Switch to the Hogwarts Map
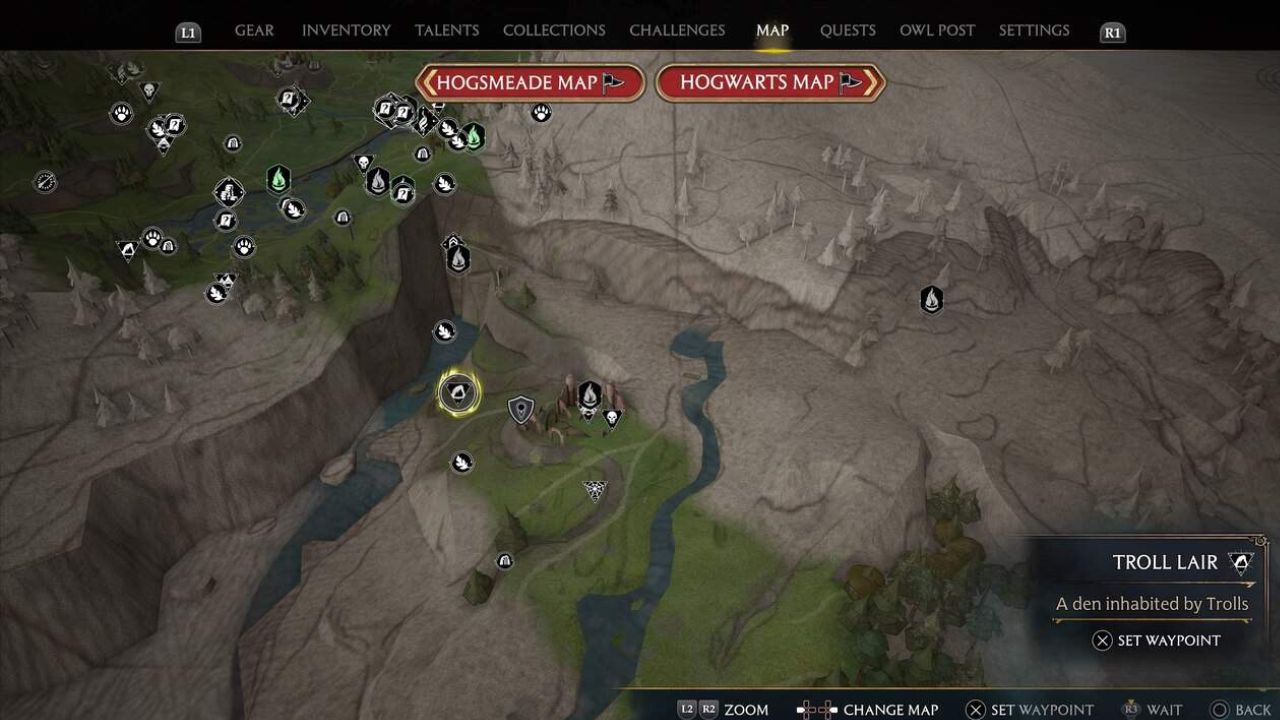 pos(770,83)
